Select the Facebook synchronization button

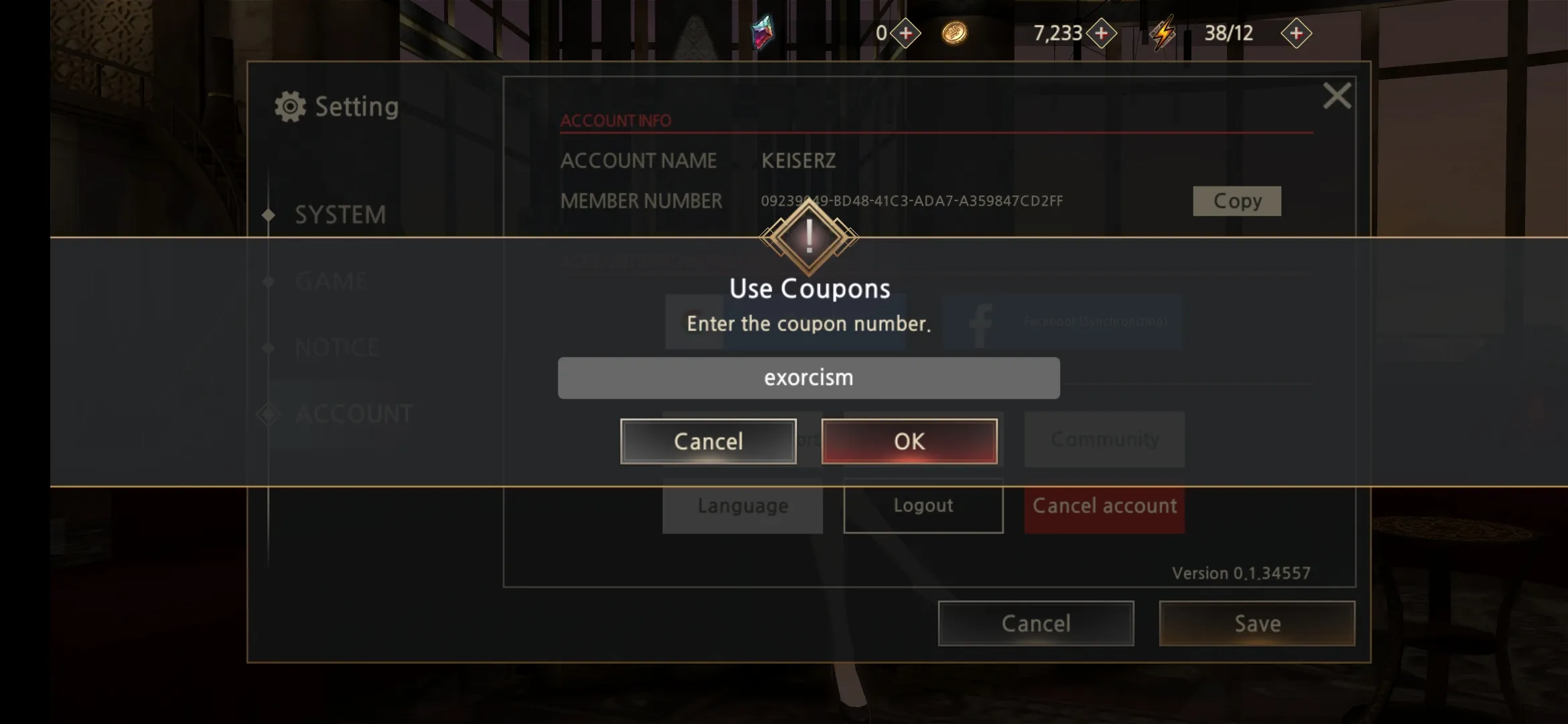coord(1061,322)
